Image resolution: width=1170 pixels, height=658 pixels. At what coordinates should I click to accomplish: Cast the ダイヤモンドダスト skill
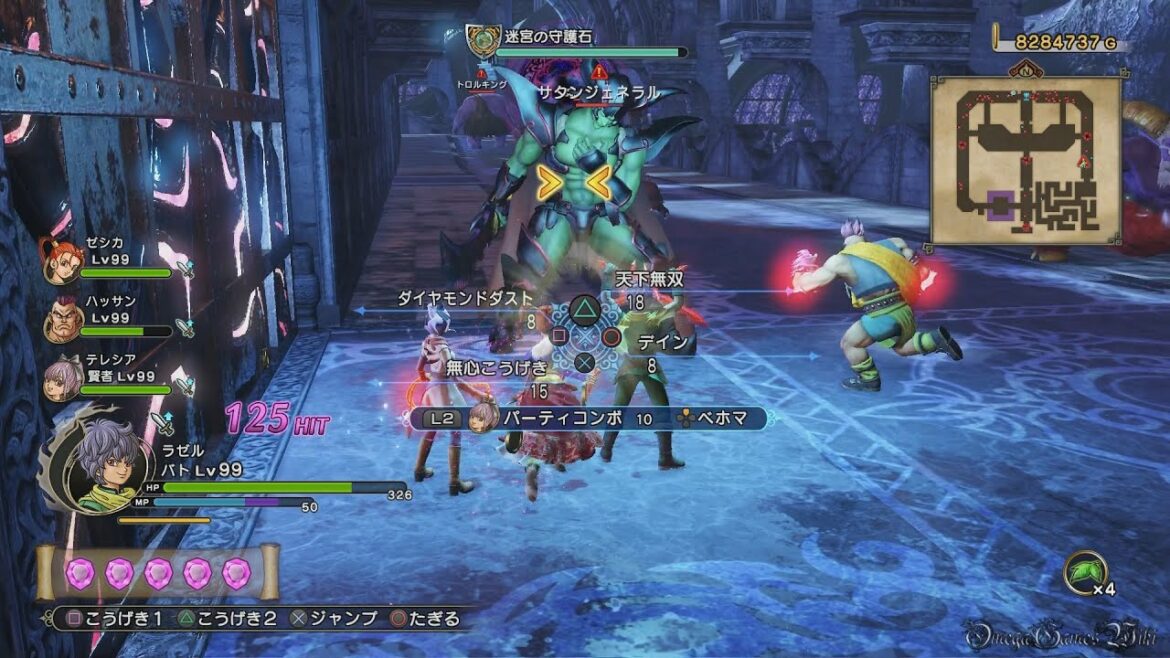[x=466, y=297]
